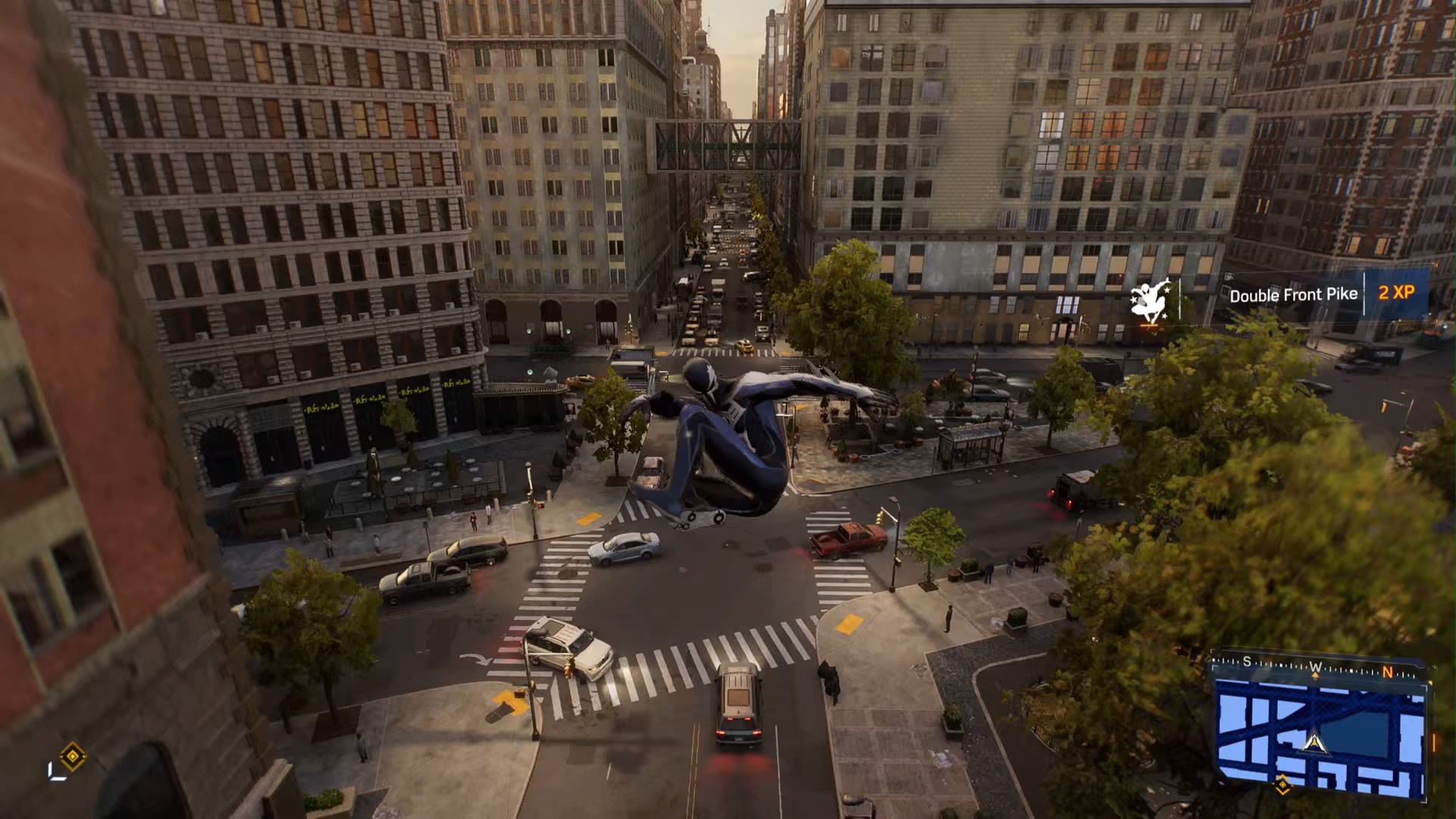The height and width of the screenshot is (819, 1456).
Task: Click the orange N compass letter
Action: tap(1388, 673)
